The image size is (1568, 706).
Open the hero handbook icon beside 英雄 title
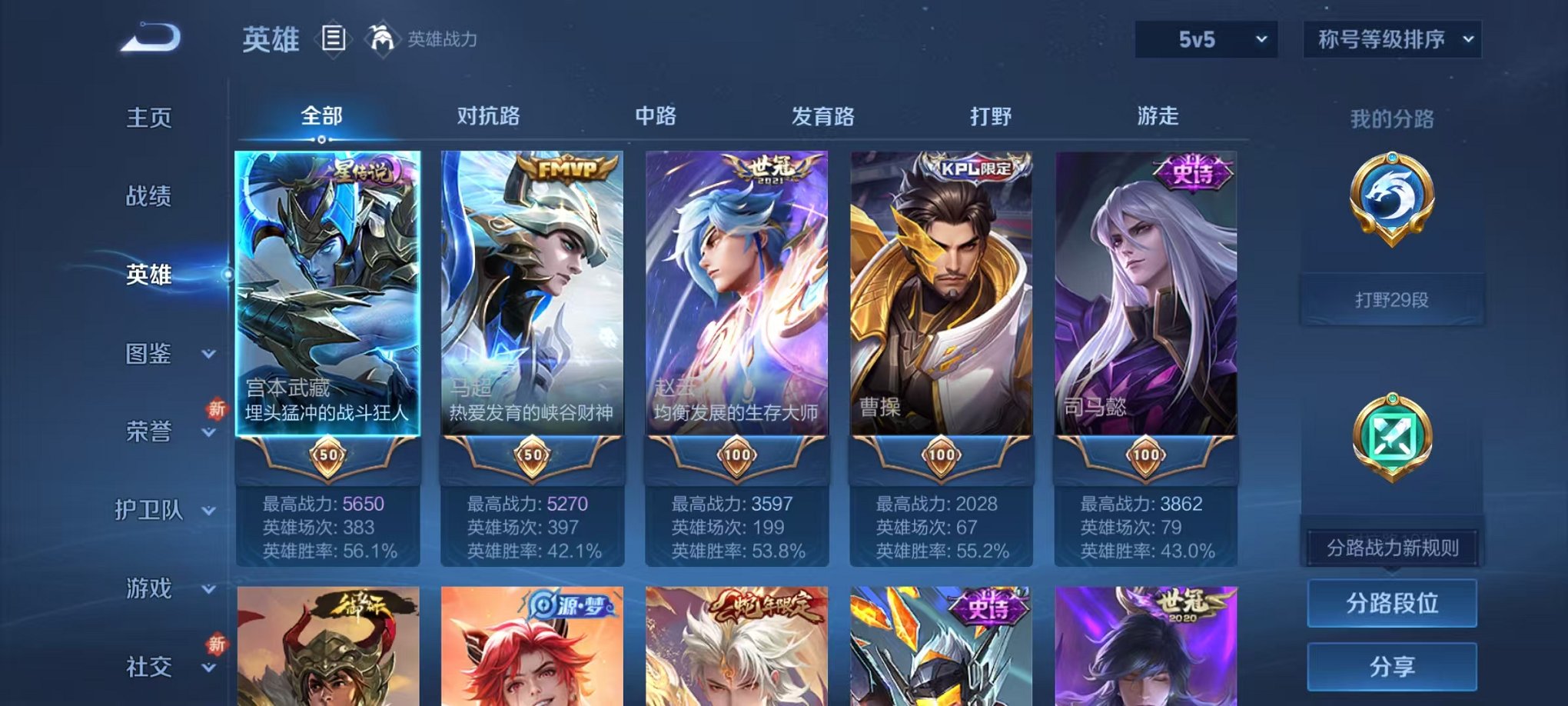click(334, 40)
